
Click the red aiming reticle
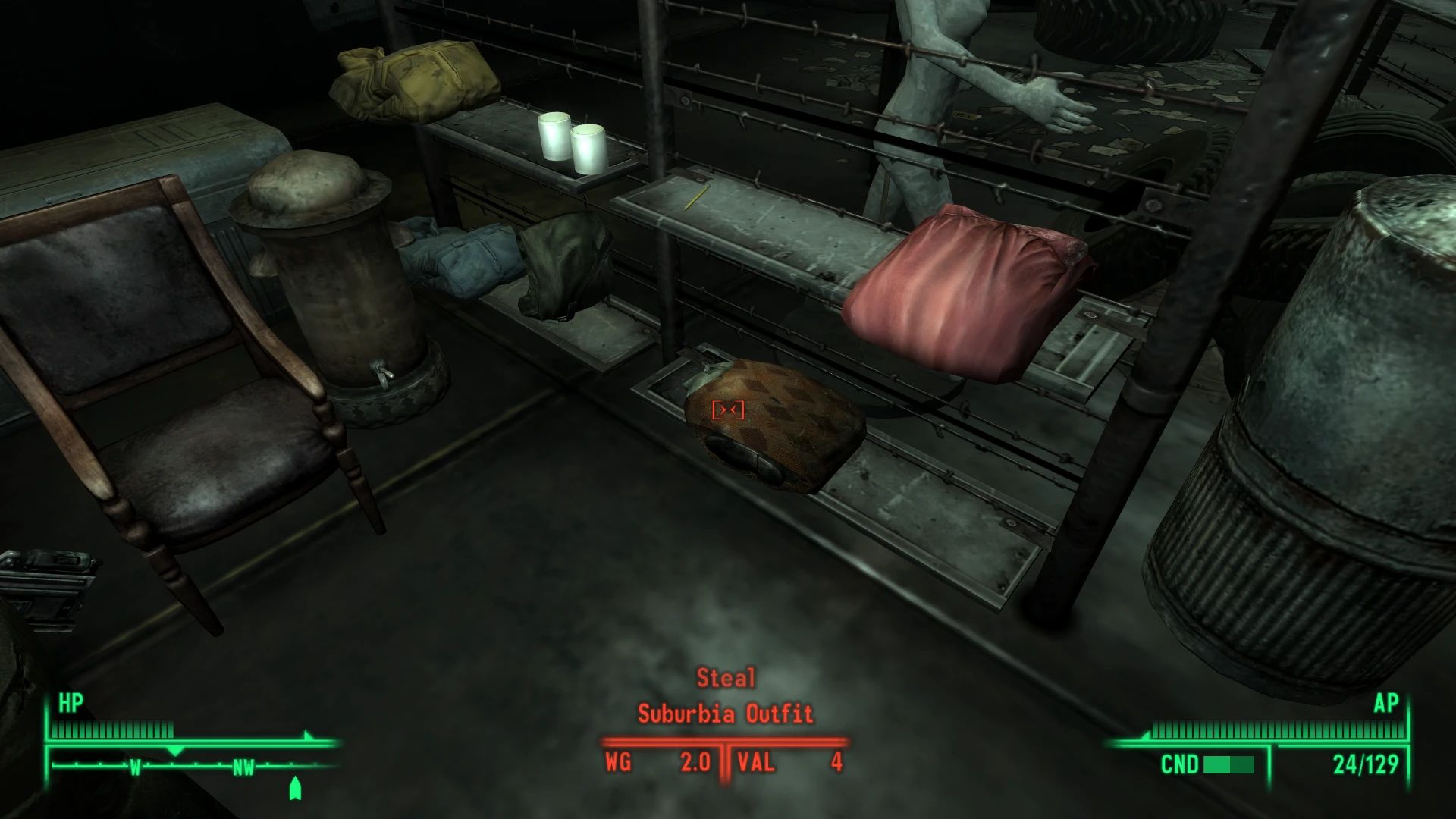coord(727,409)
